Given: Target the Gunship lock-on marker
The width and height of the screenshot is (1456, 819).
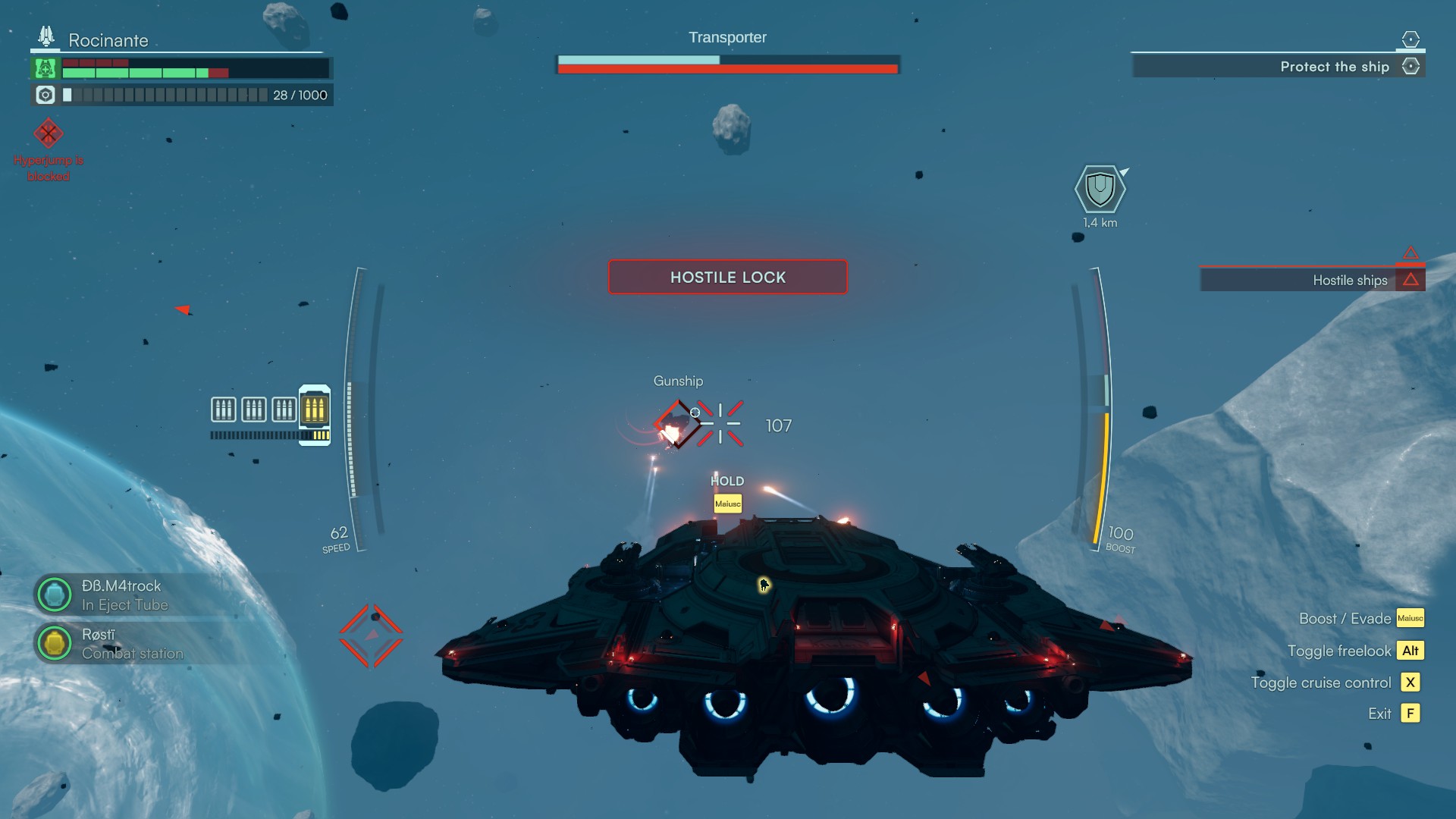Looking at the screenshot, I should (x=677, y=425).
